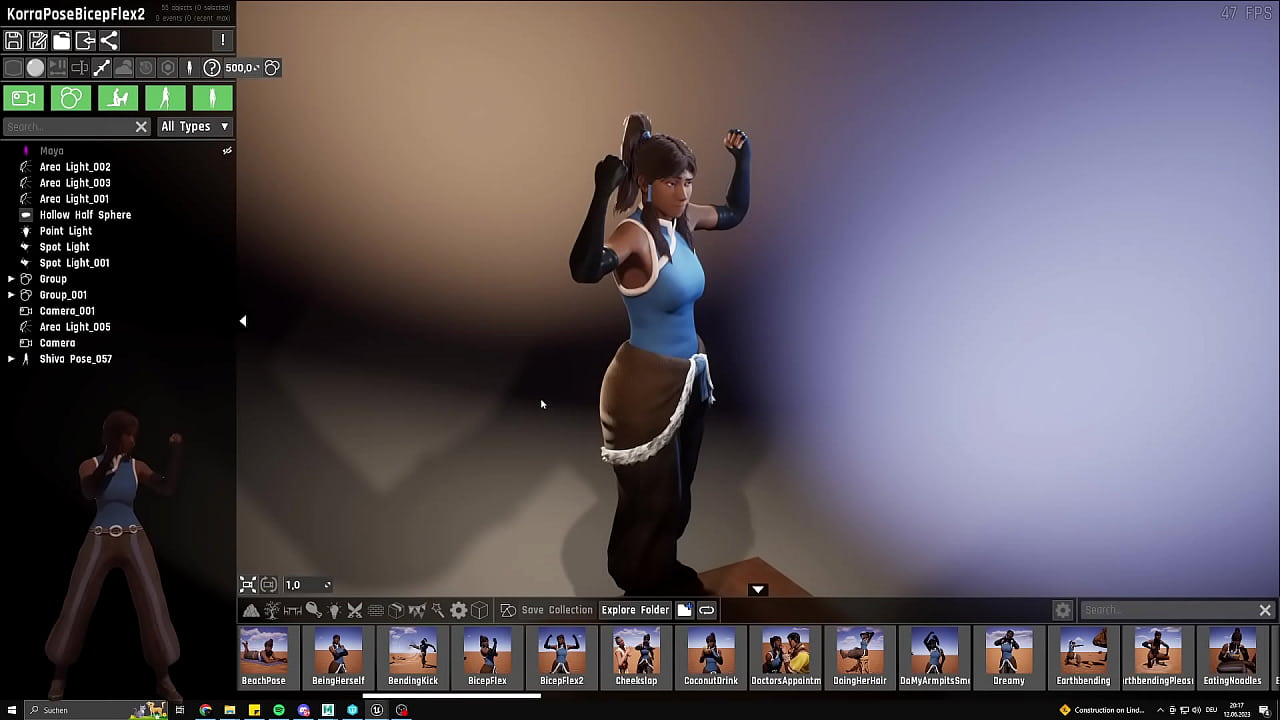Image resolution: width=1280 pixels, height=720 pixels.
Task: Expand the Group_001 tree node
Action: click(x=11, y=295)
